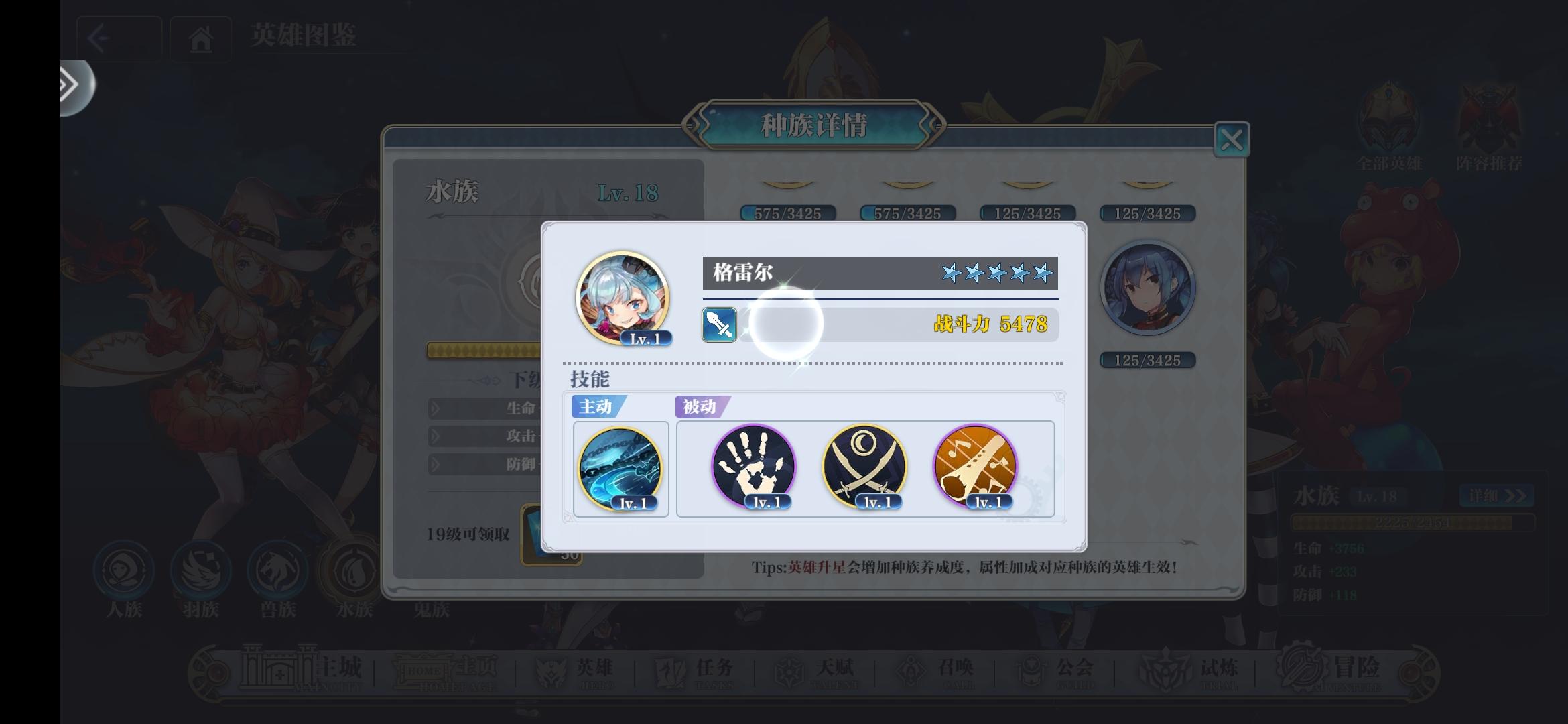1568x724 pixels.
Task: Switch on the 主动 skill filter
Action: pyautogui.click(x=595, y=406)
